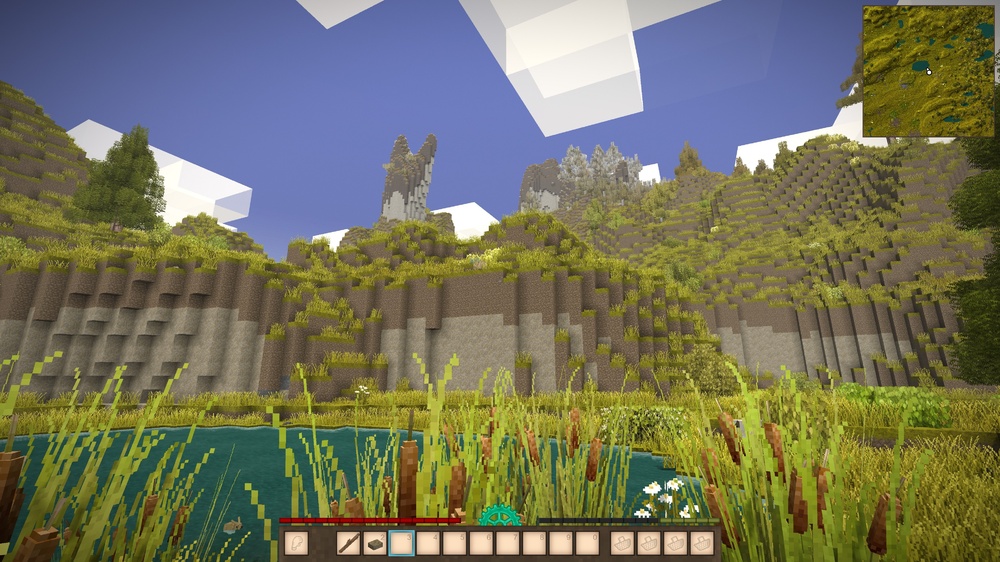This screenshot has height=562, width=1000.
Task: Select the stick in the hotbar
Action: pos(349,543)
